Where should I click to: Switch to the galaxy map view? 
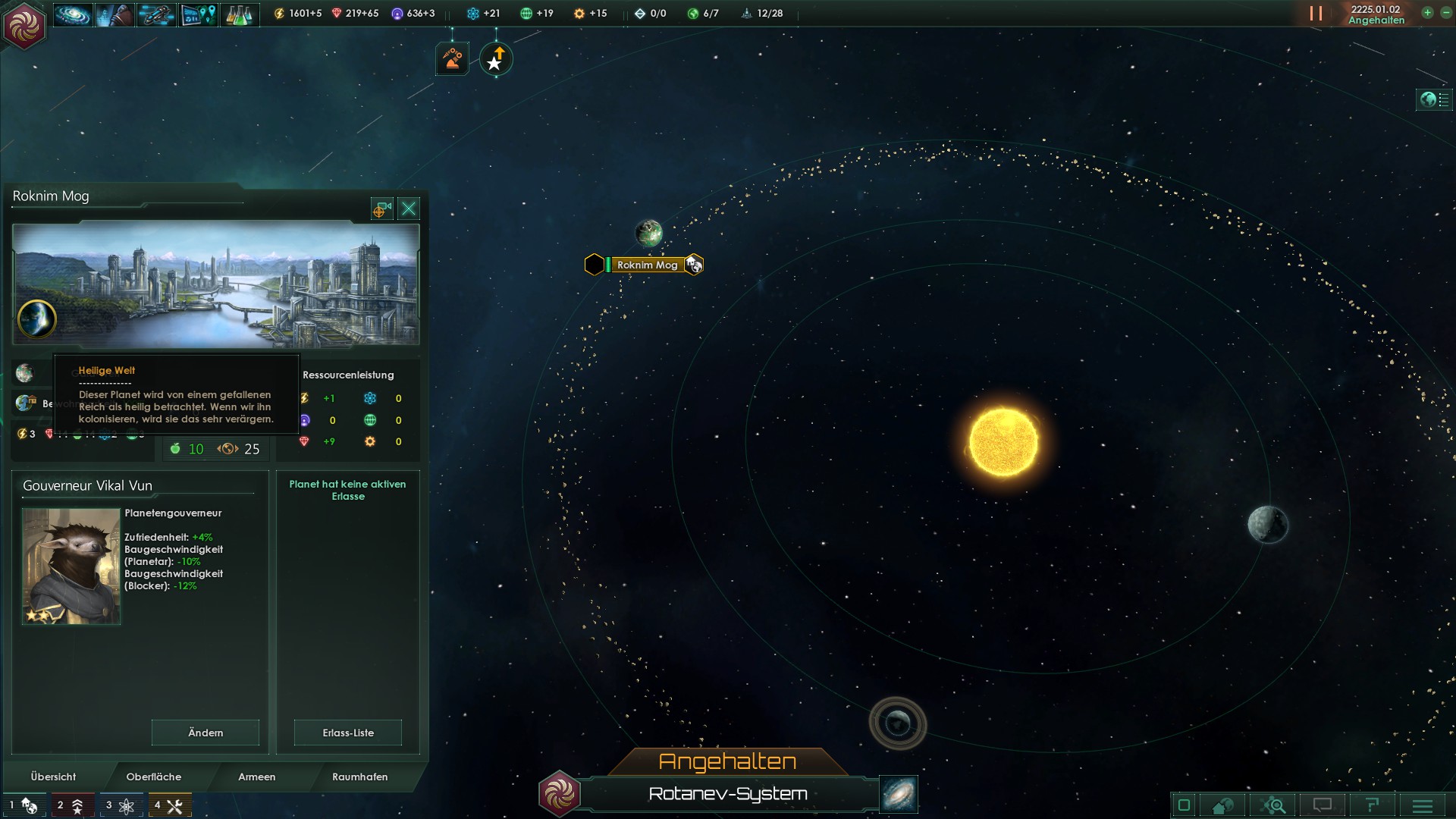tap(899, 794)
